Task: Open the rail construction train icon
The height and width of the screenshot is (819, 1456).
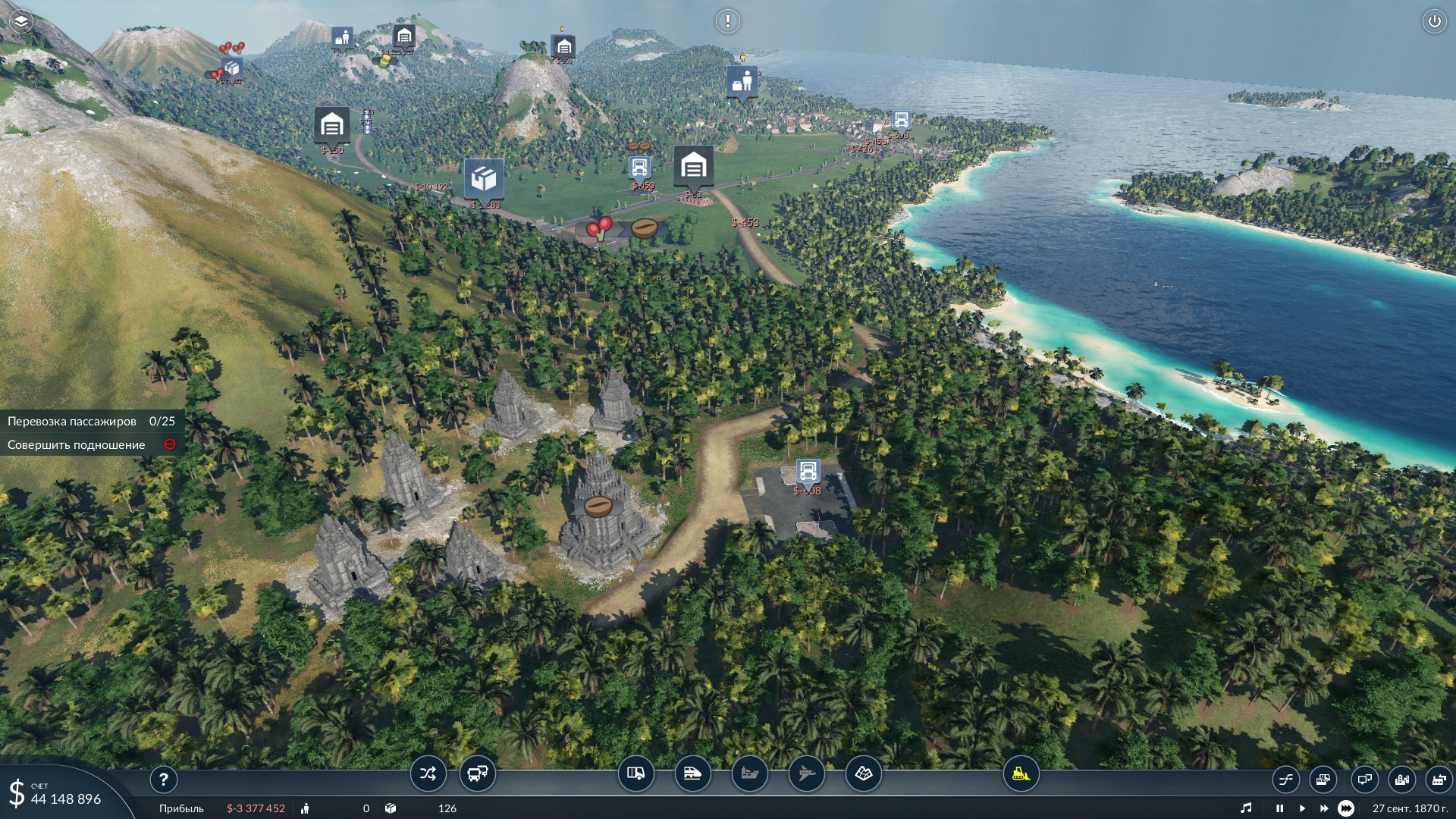Action: pyautogui.click(x=692, y=774)
